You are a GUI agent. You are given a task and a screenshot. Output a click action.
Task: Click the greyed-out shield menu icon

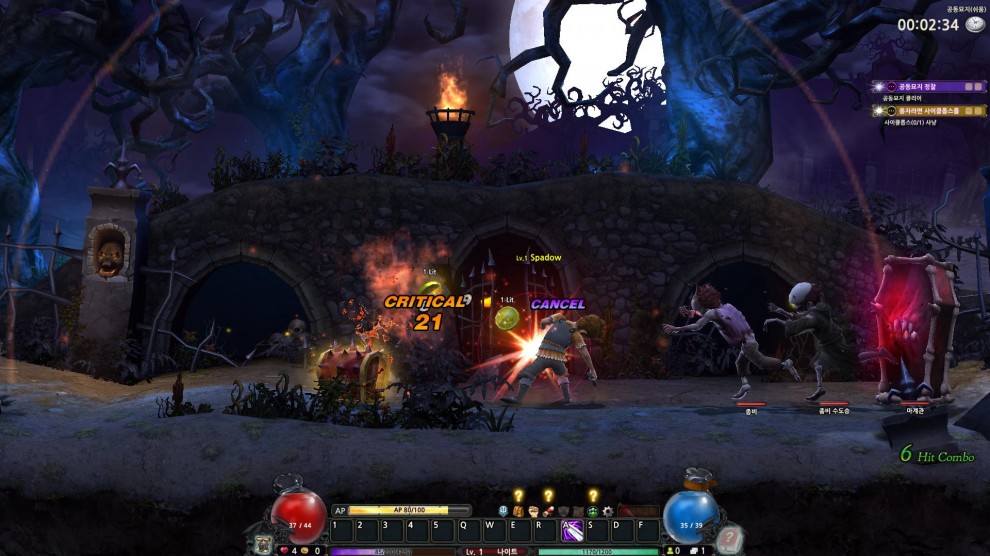pos(563,511)
